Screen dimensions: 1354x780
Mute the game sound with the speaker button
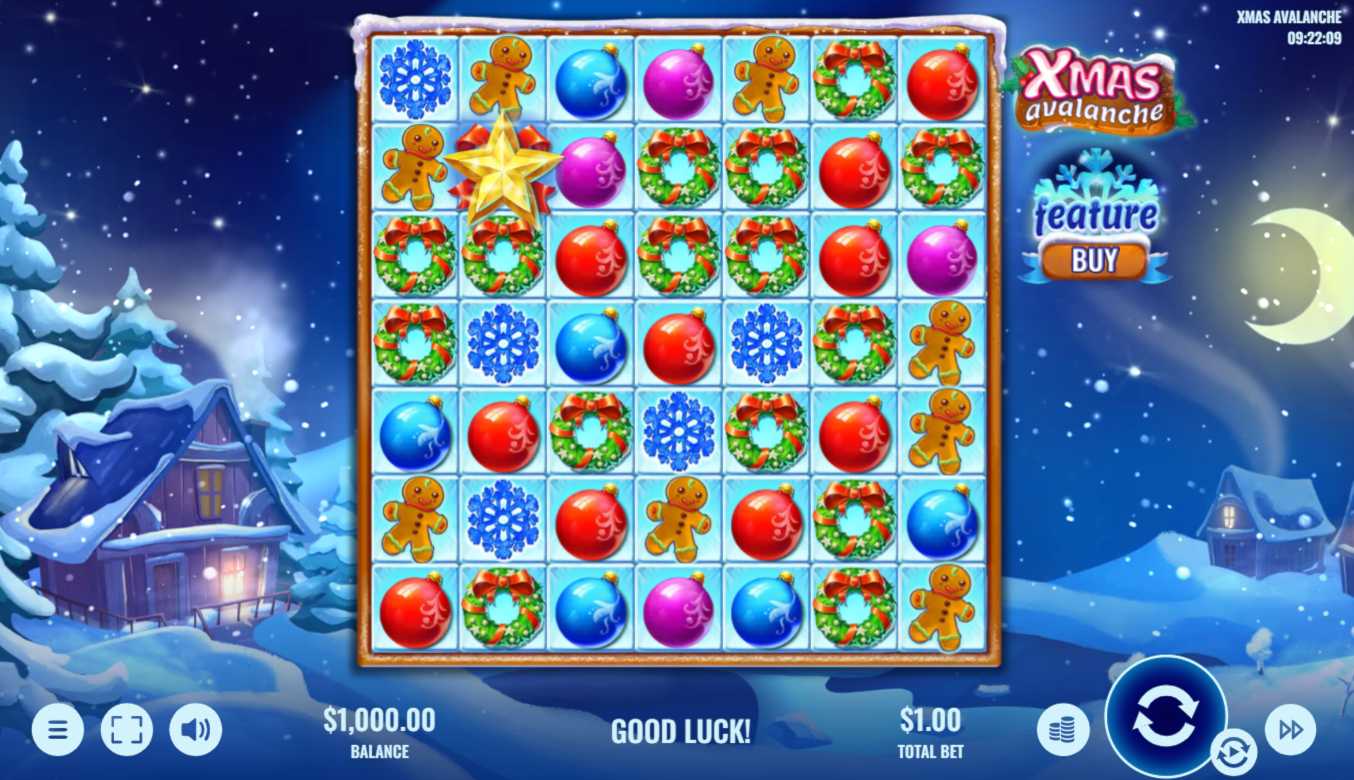coord(195,730)
